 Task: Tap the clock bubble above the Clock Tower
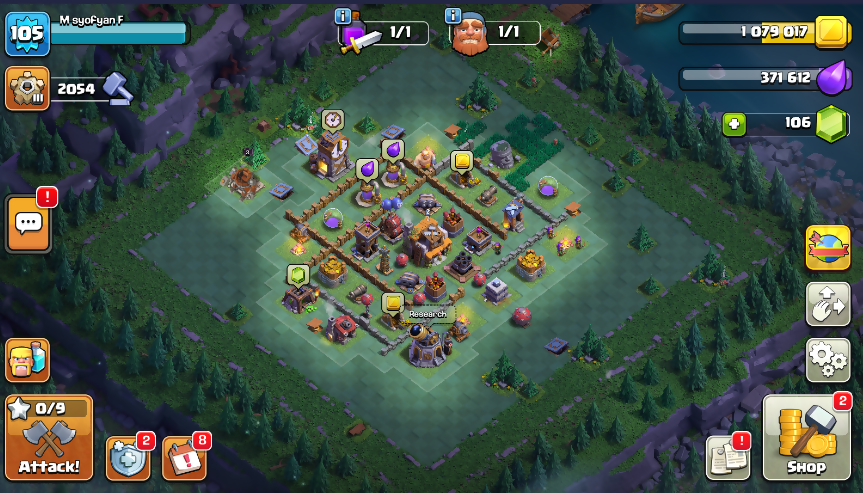point(332,119)
